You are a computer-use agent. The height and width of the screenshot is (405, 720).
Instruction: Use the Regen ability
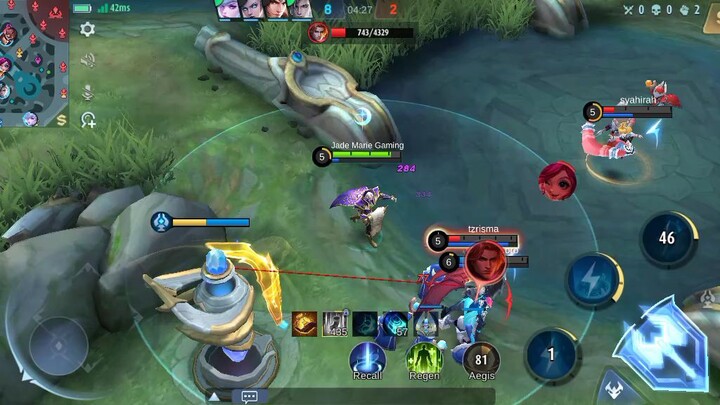tap(424, 358)
